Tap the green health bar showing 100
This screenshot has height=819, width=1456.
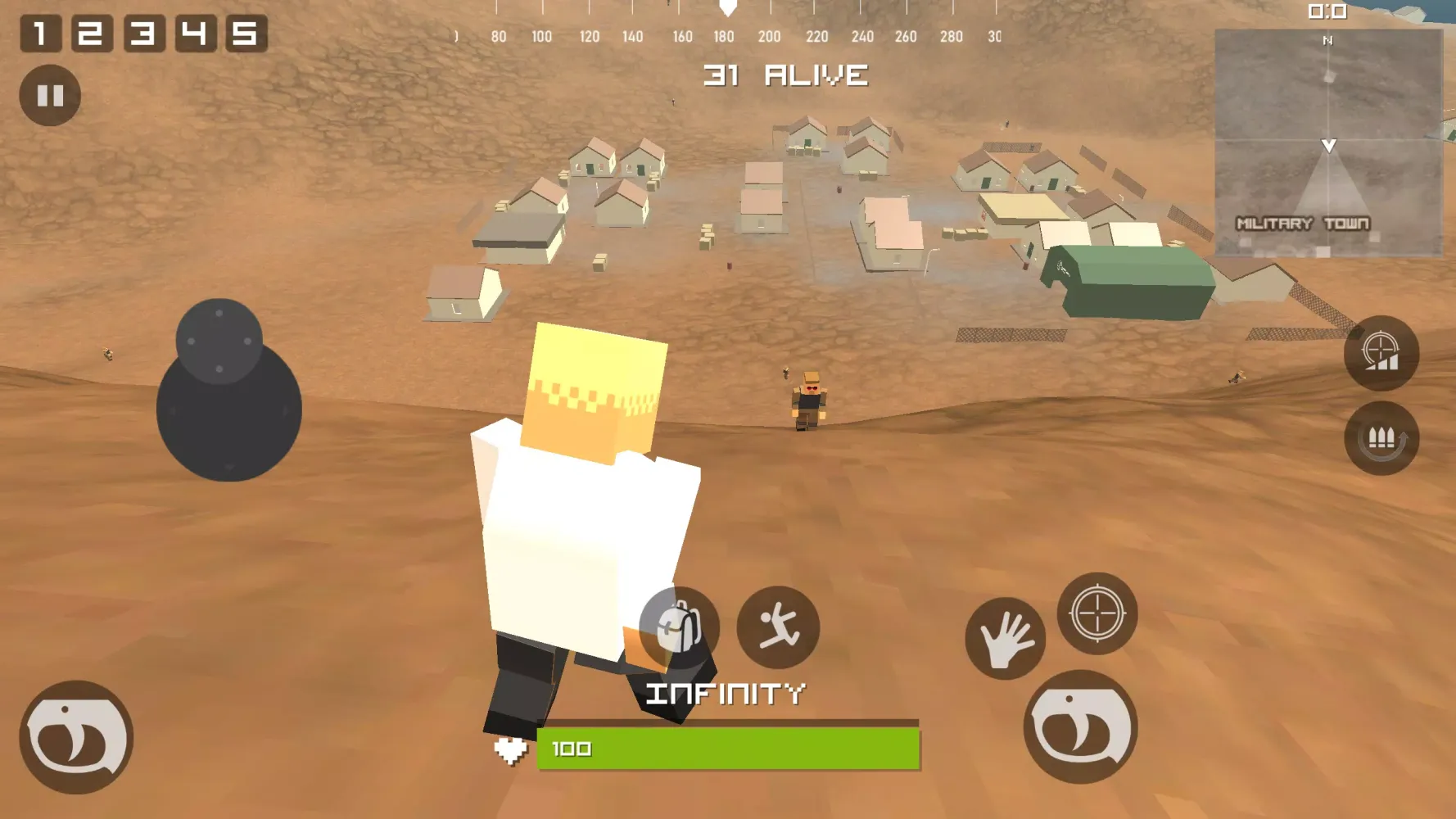click(725, 748)
